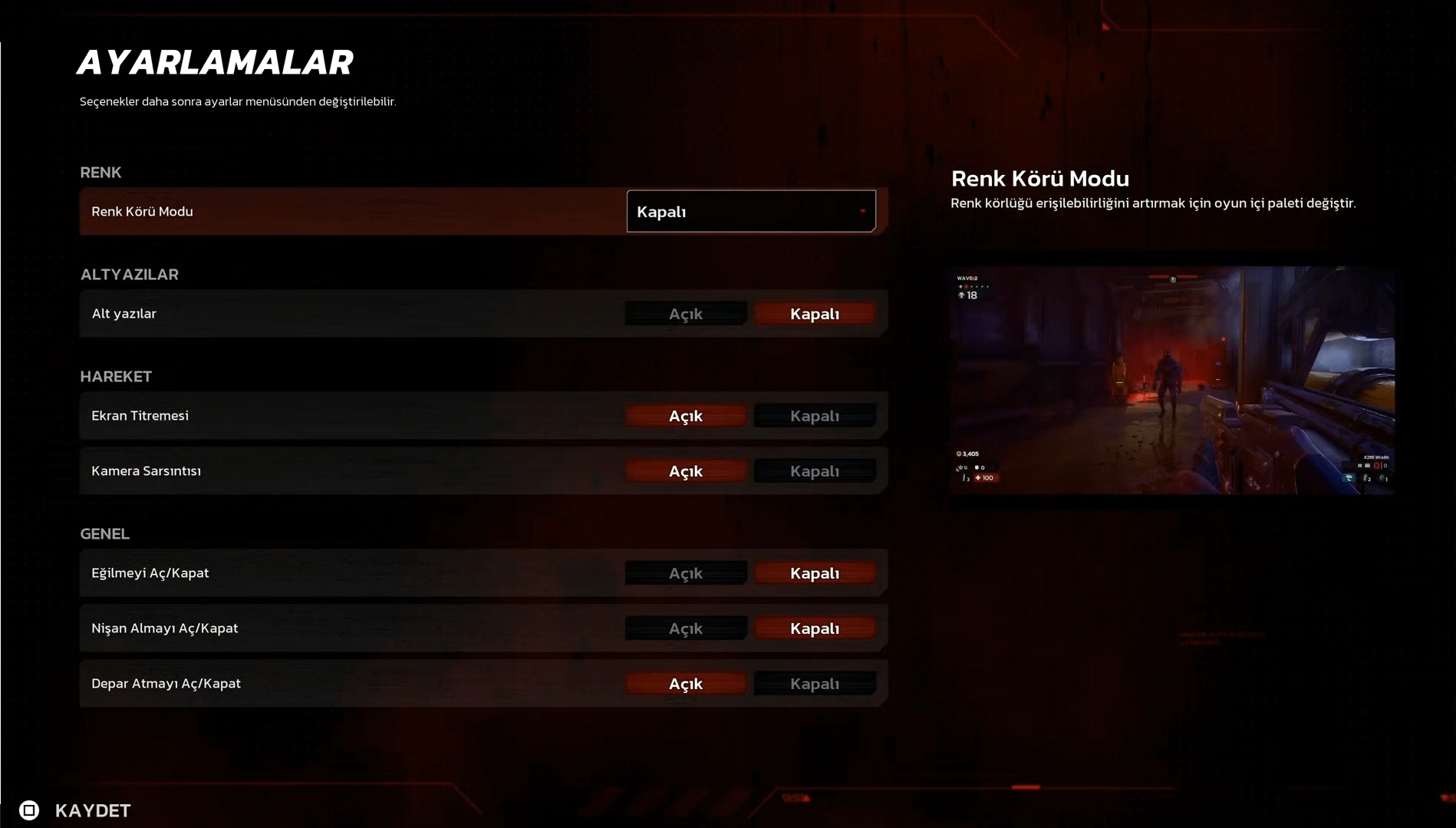Turn Nişan Almayı Aç/Kapat to Açık

(685, 628)
